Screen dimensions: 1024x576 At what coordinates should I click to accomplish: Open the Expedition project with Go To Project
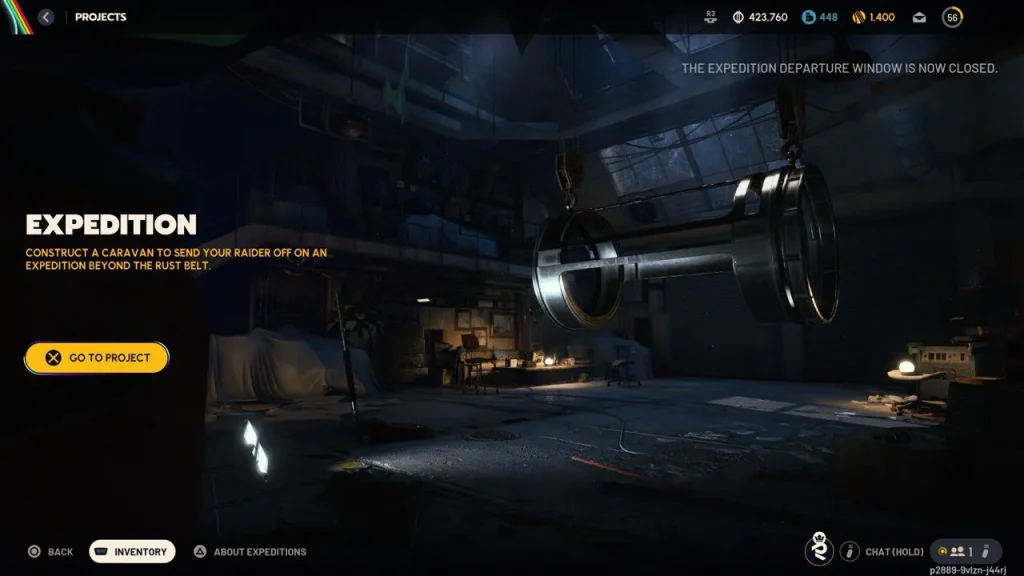97,358
